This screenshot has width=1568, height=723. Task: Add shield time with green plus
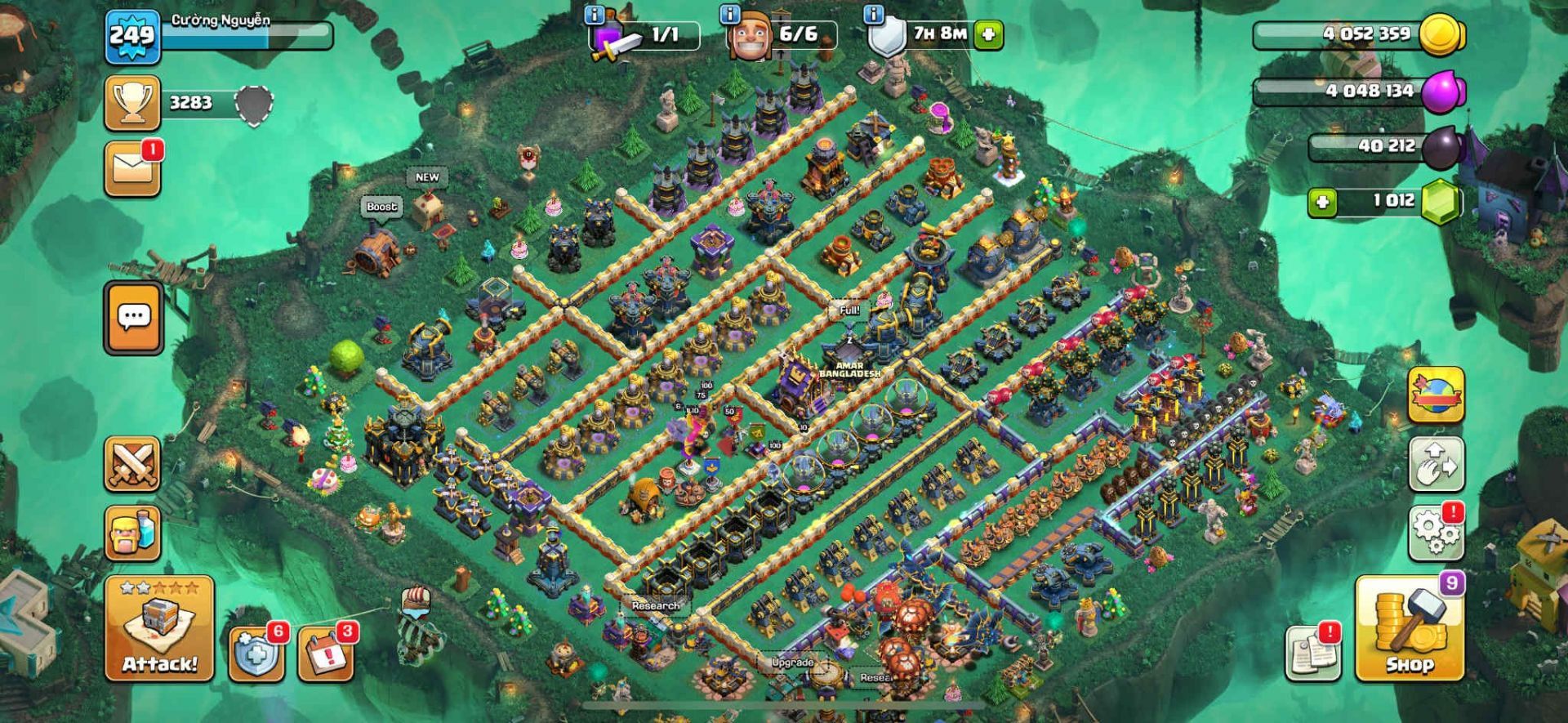coord(988,34)
